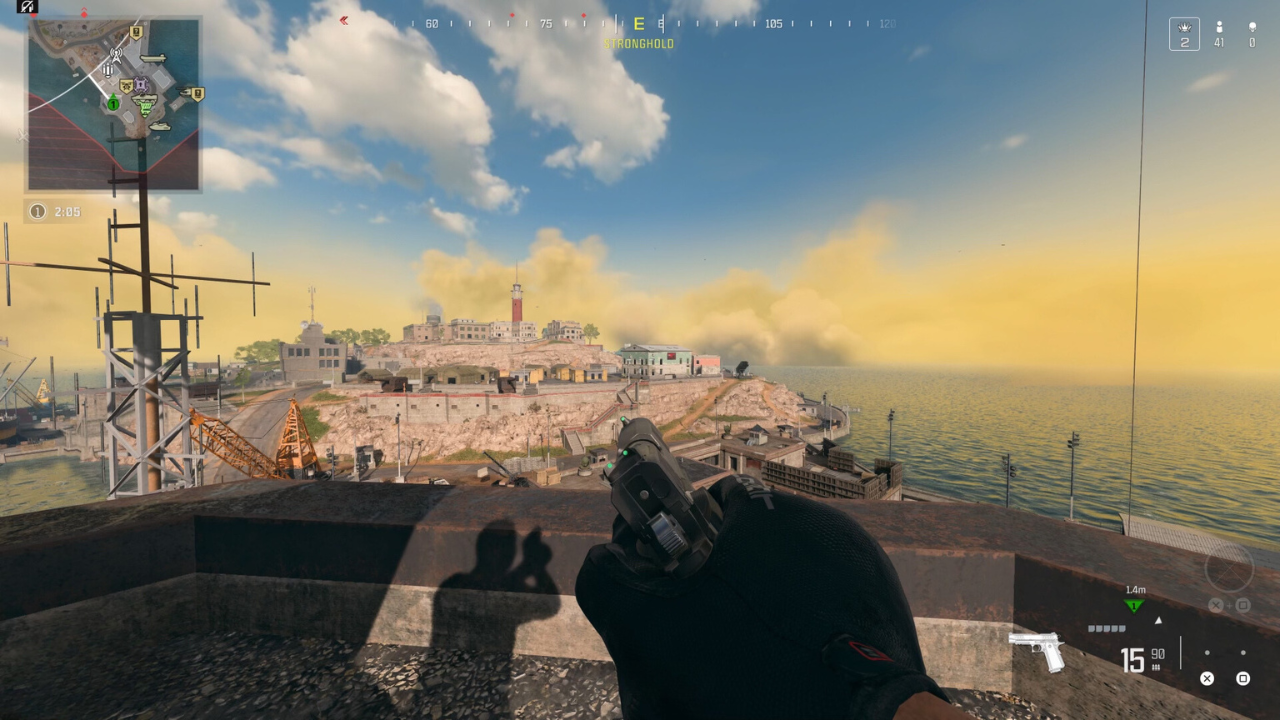Image resolution: width=1280 pixels, height=720 pixels.
Task: Click the upward arrow above the ammo counter
Action: [1159, 620]
